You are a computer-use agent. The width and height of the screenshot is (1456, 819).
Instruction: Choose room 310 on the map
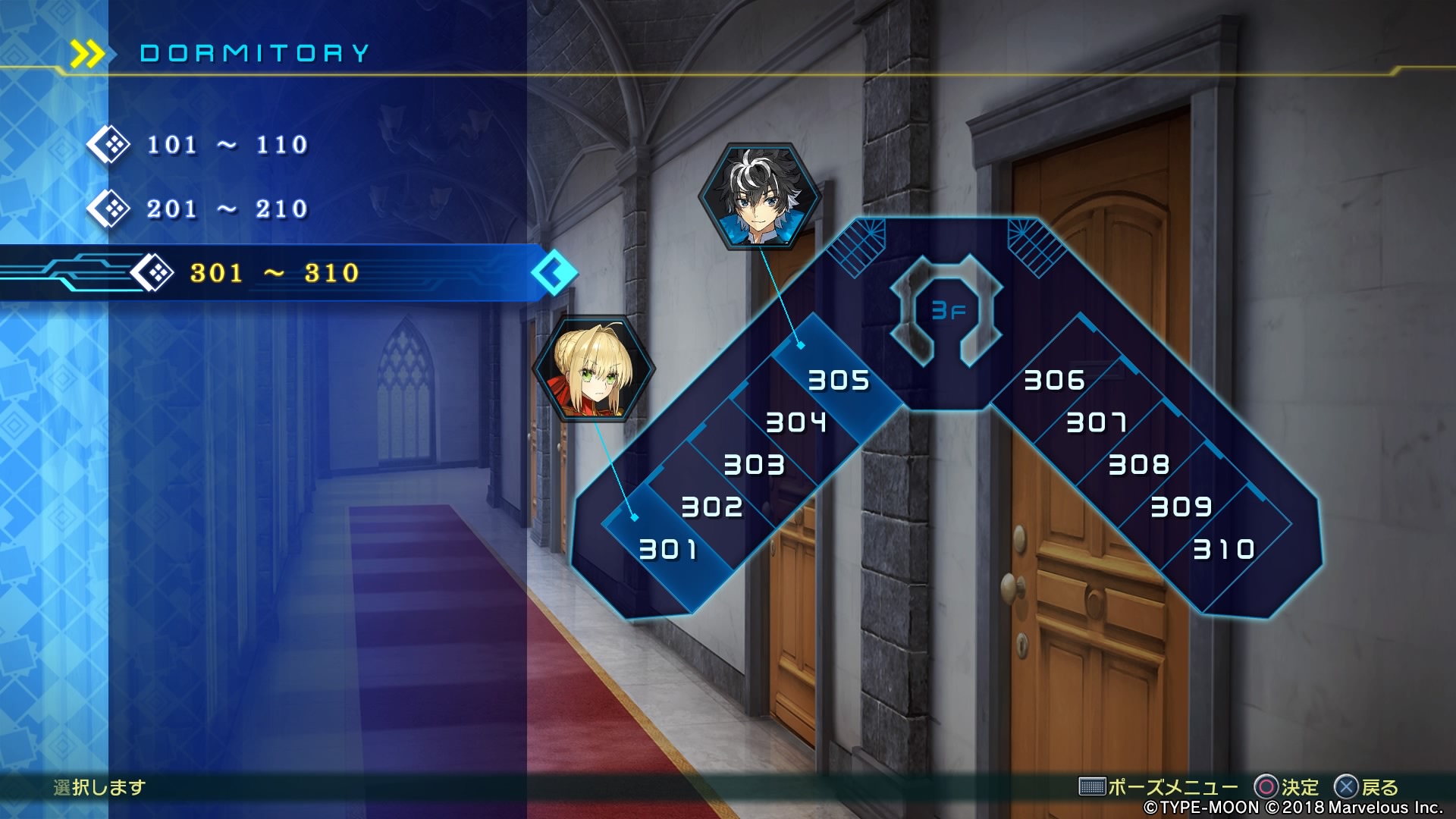pos(1224,549)
